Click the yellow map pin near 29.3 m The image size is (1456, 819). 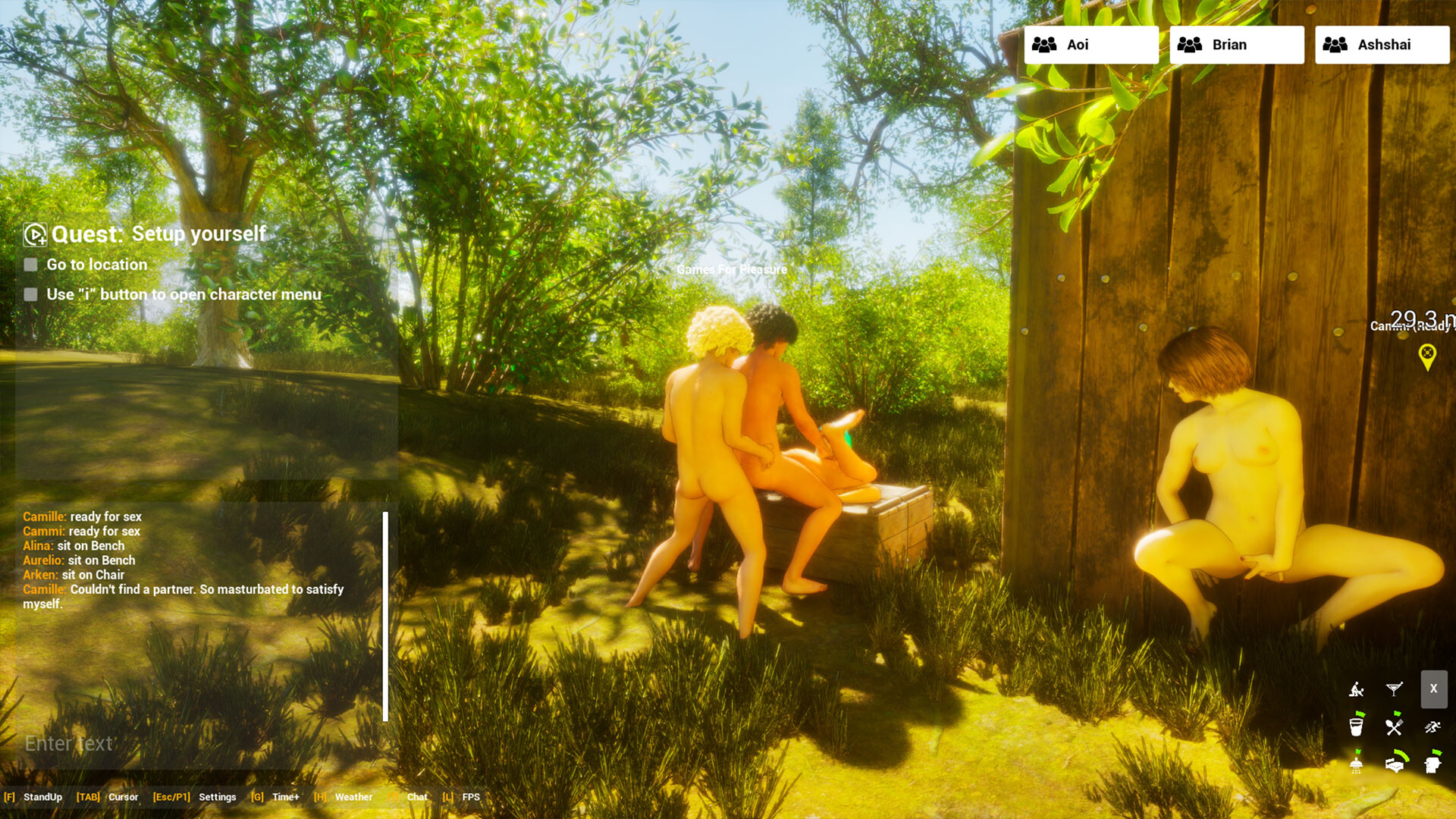[1429, 353]
